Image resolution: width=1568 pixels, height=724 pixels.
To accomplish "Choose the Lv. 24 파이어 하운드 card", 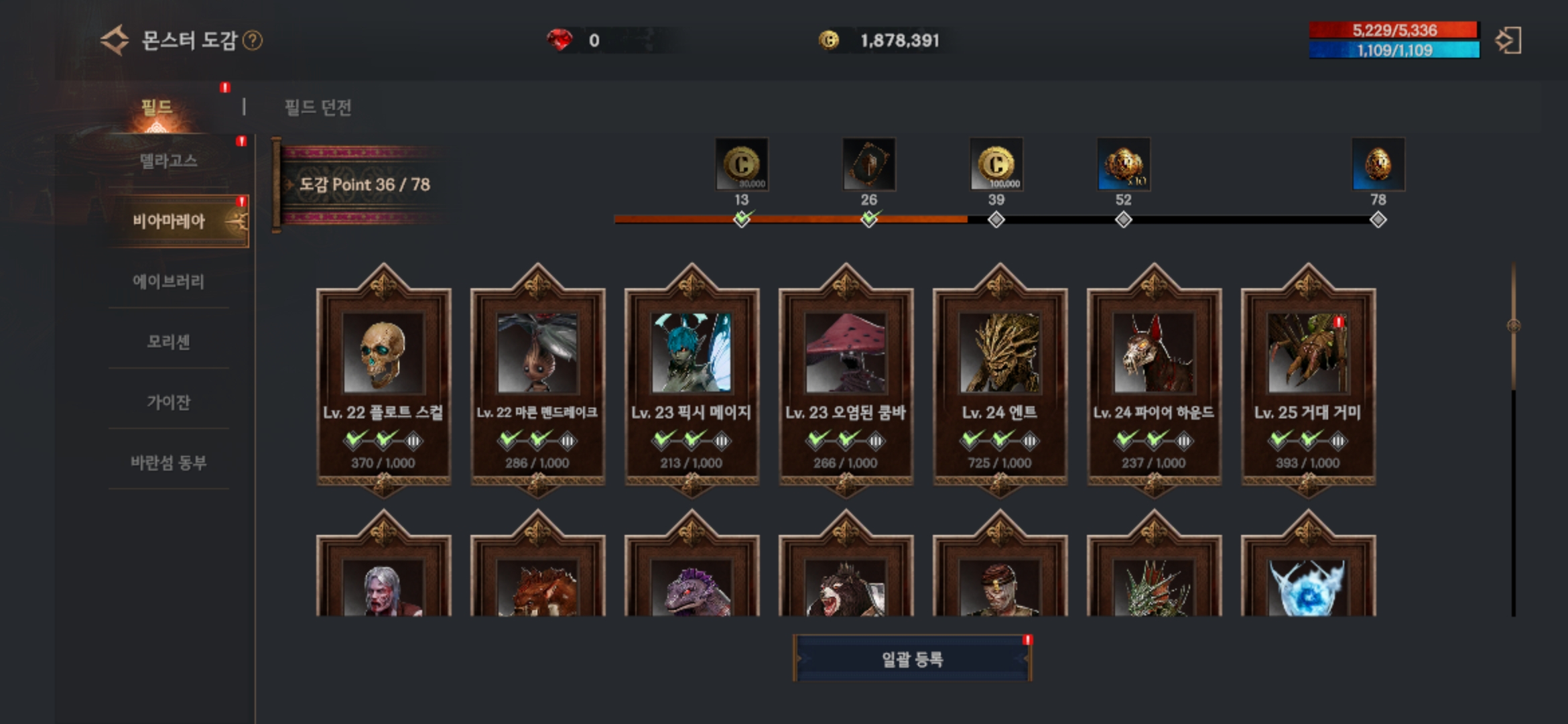I will [x=1154, y=382].
